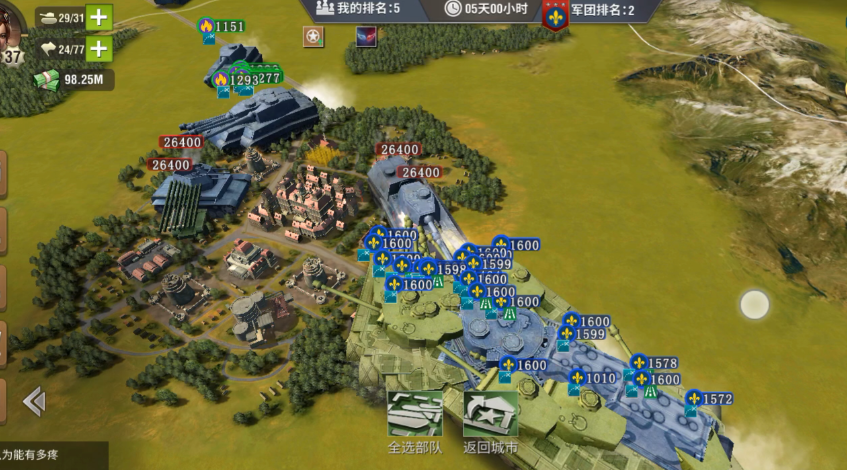Viewport: 847px width, 470px height.
Task: Tap the plus button beside 24/77
Action: coord(98,48)
